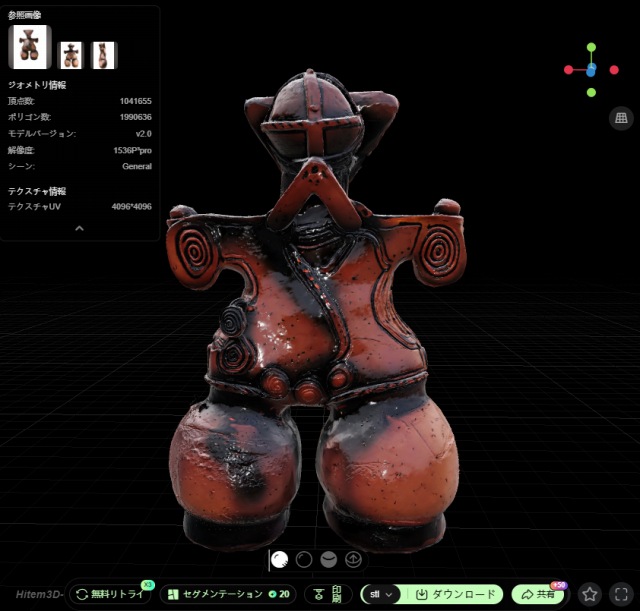Enter fullscreen with the corner-brackets button

(621, 594)
